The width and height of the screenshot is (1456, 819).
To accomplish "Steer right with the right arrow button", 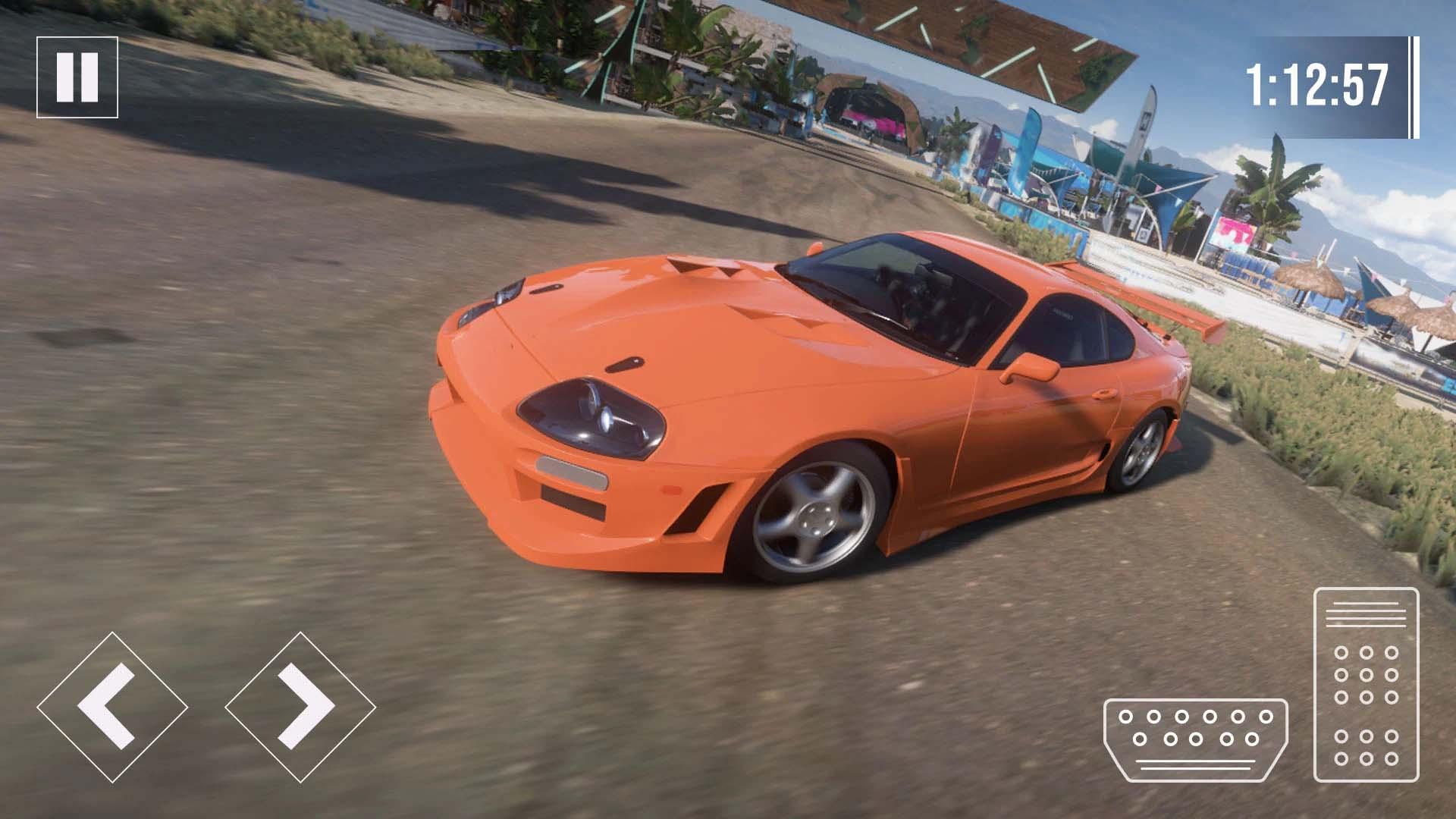I will coord(300,707).
